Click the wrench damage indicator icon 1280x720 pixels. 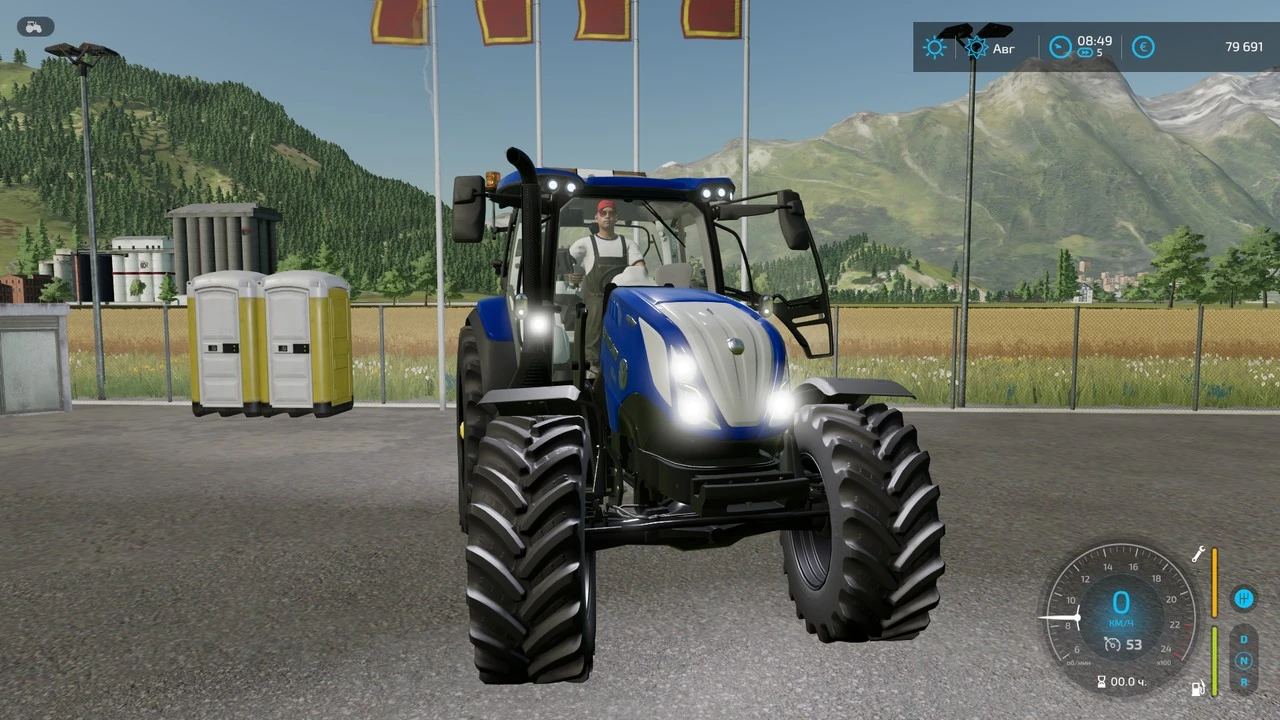click(x=1198, y=554)
